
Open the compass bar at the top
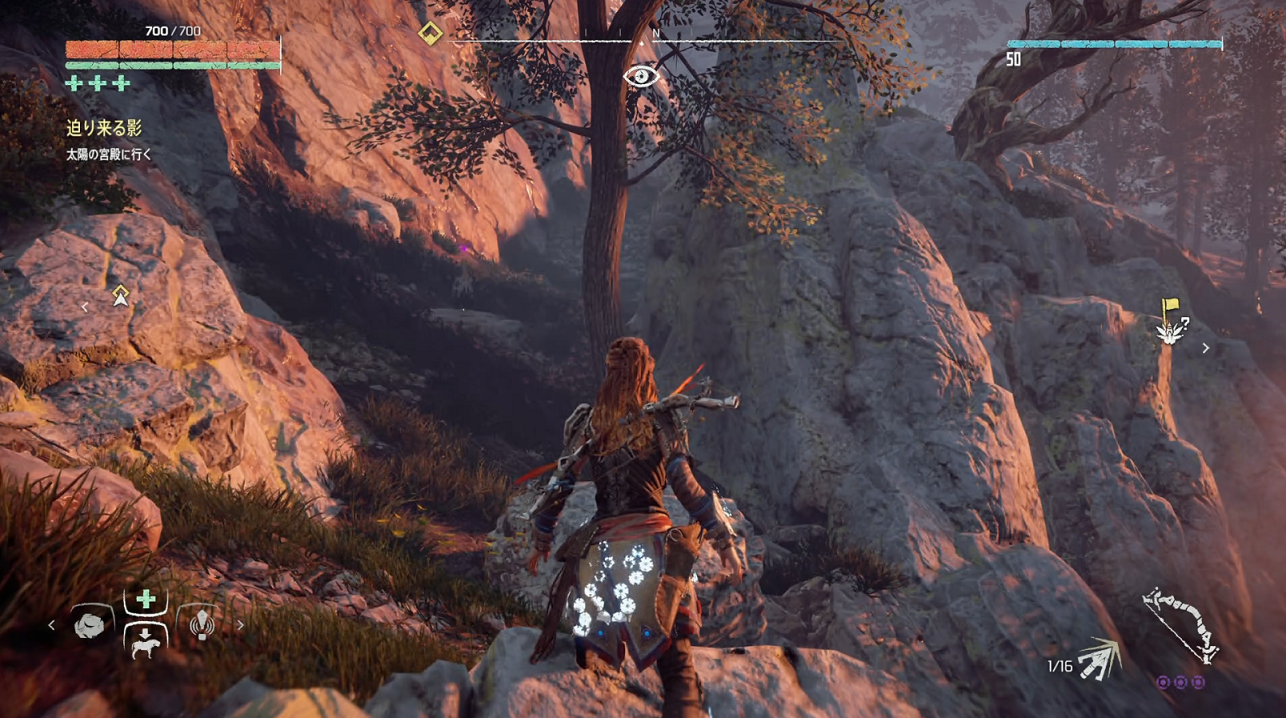640,40
